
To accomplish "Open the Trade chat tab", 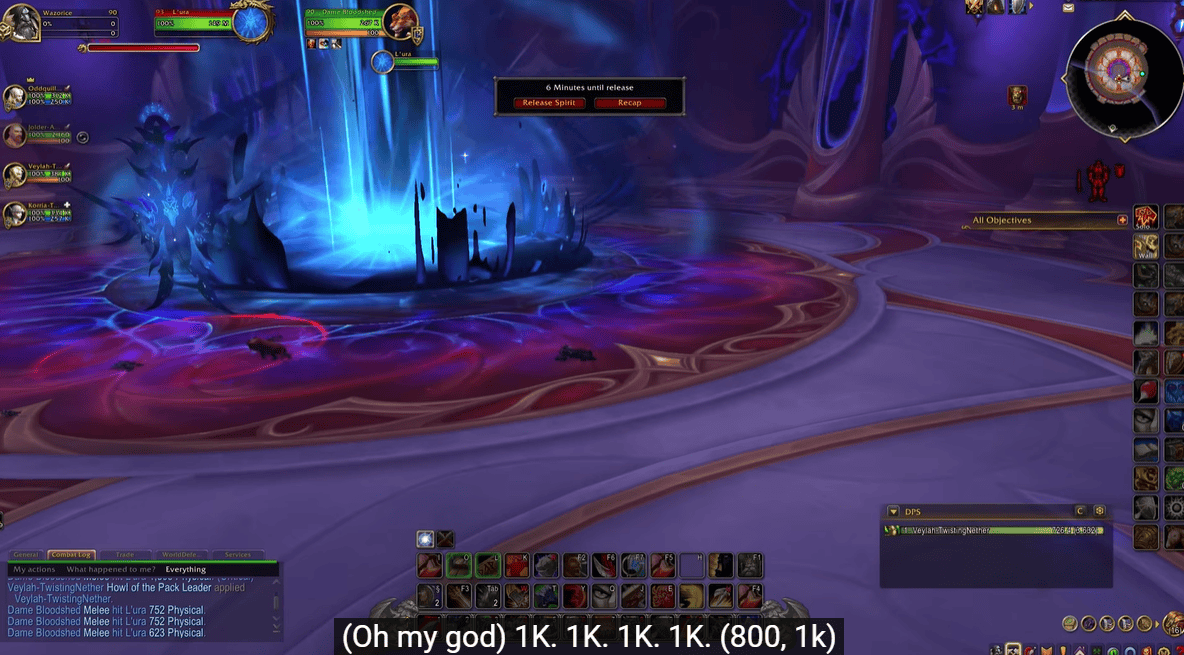I will coord(125,555).
